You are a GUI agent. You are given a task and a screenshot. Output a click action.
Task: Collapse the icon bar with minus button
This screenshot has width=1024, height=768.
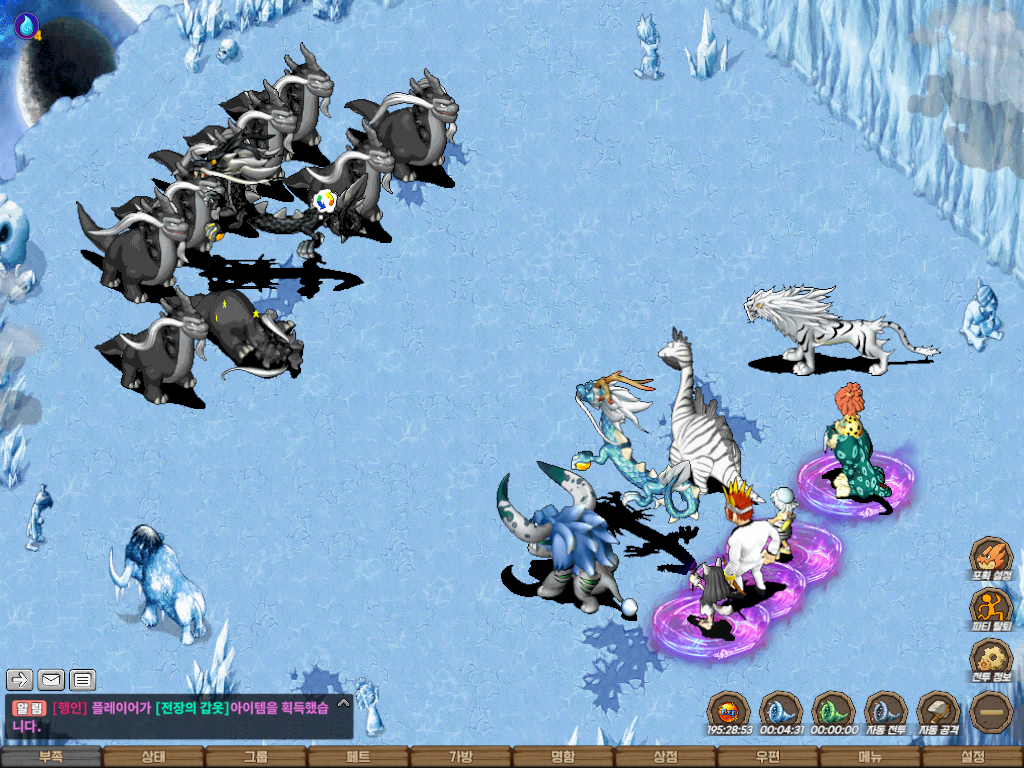click(x=991, y=712)
